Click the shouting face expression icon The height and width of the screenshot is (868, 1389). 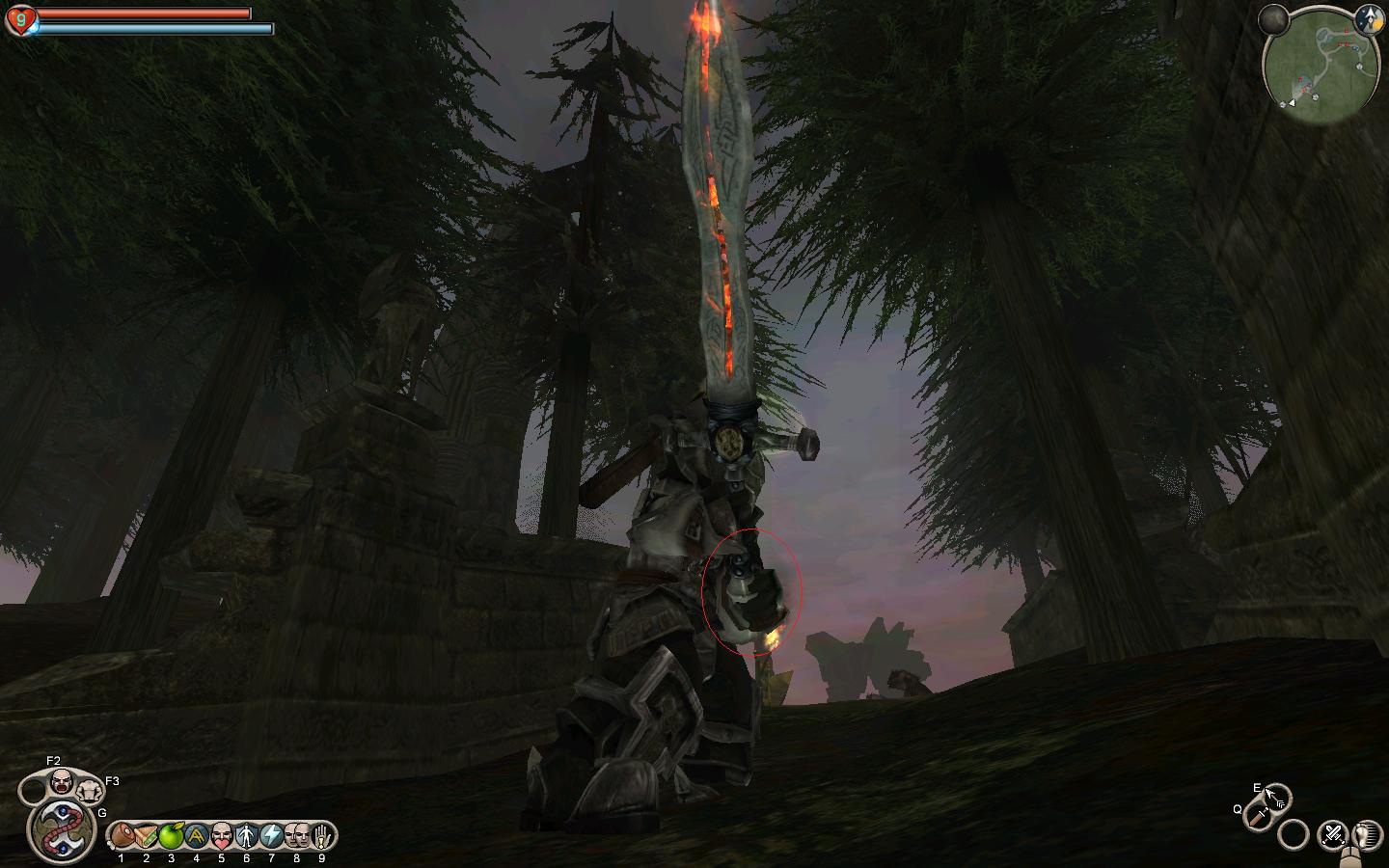[x=62, y=781]
